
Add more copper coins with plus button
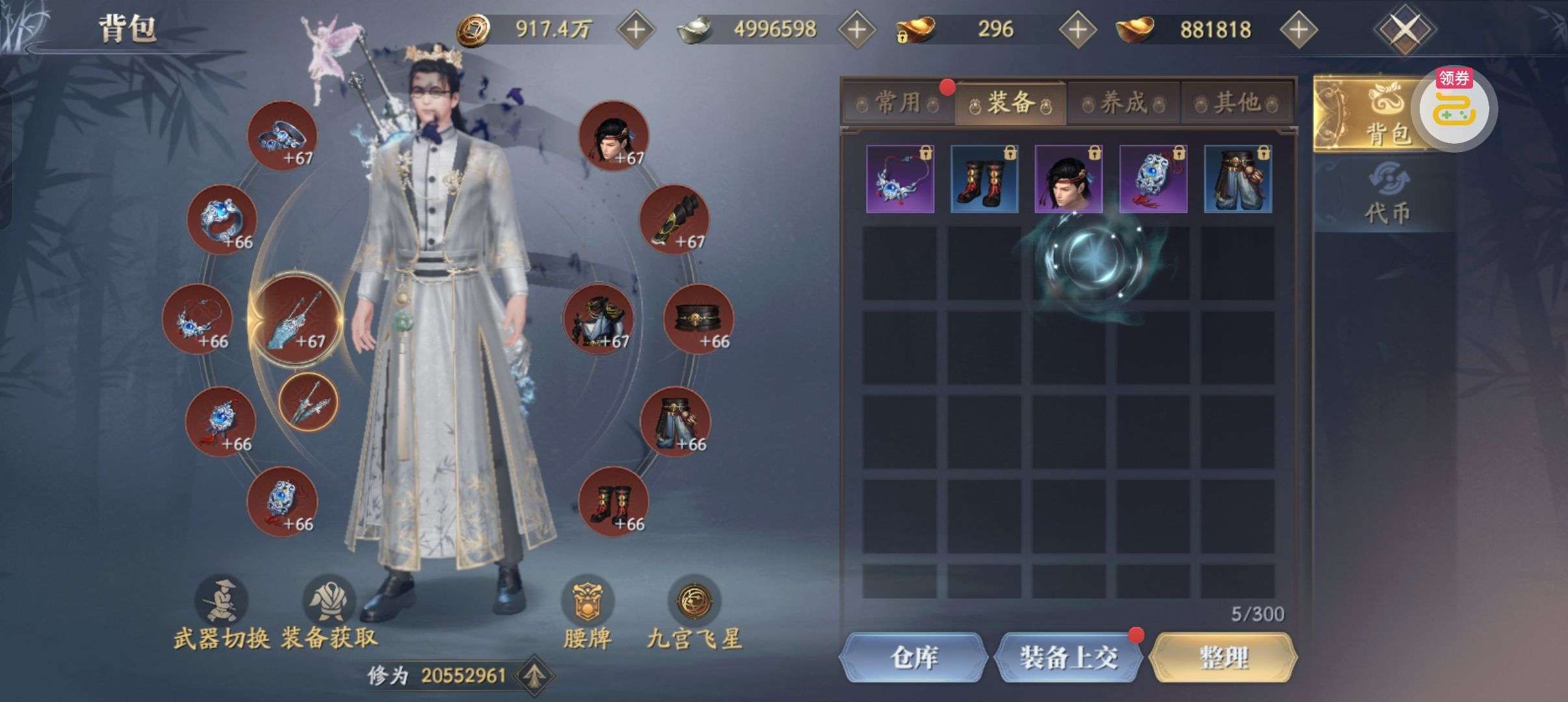pyautogui.click(x=635, y=29)
